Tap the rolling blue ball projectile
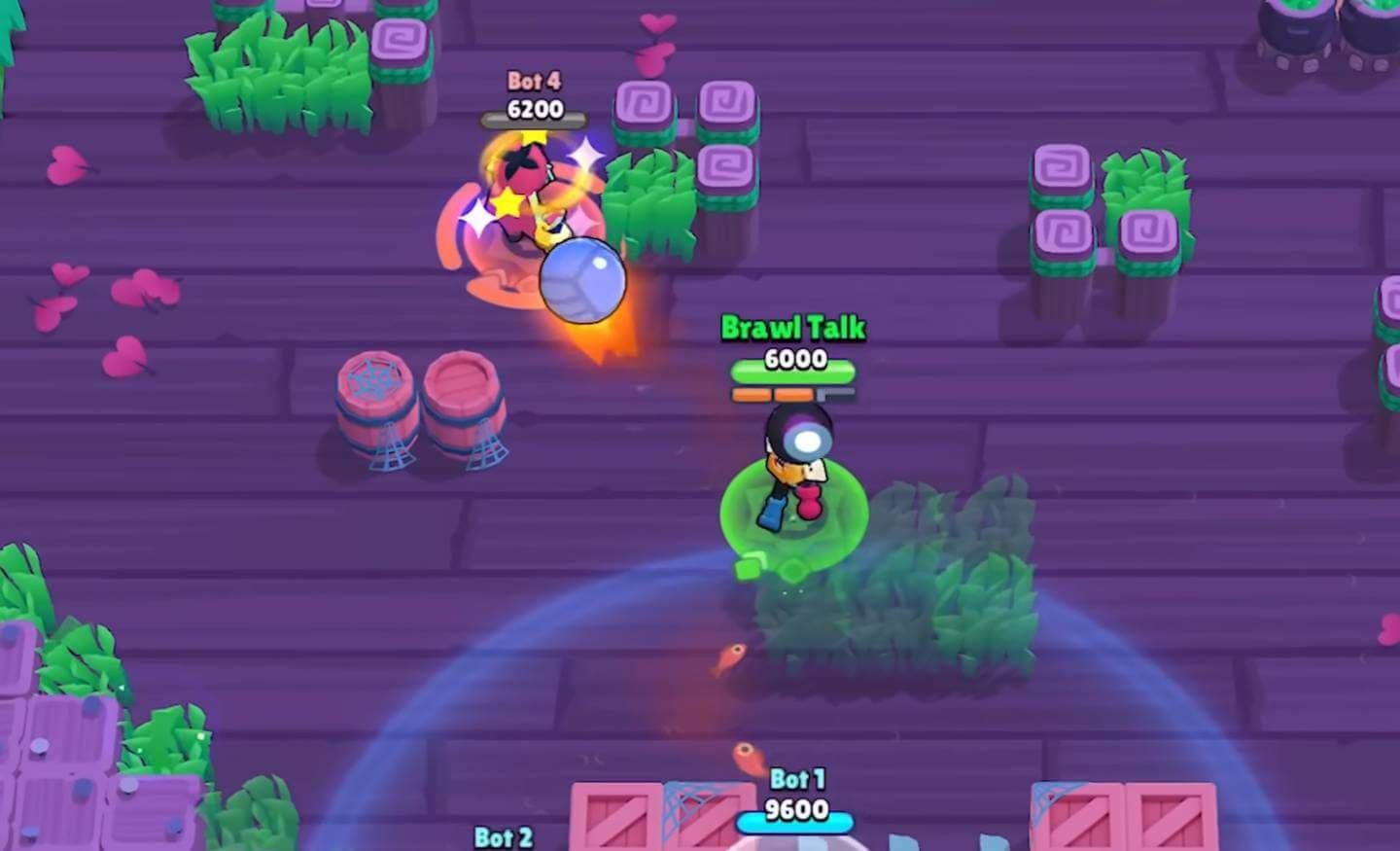 coord(583,282)
